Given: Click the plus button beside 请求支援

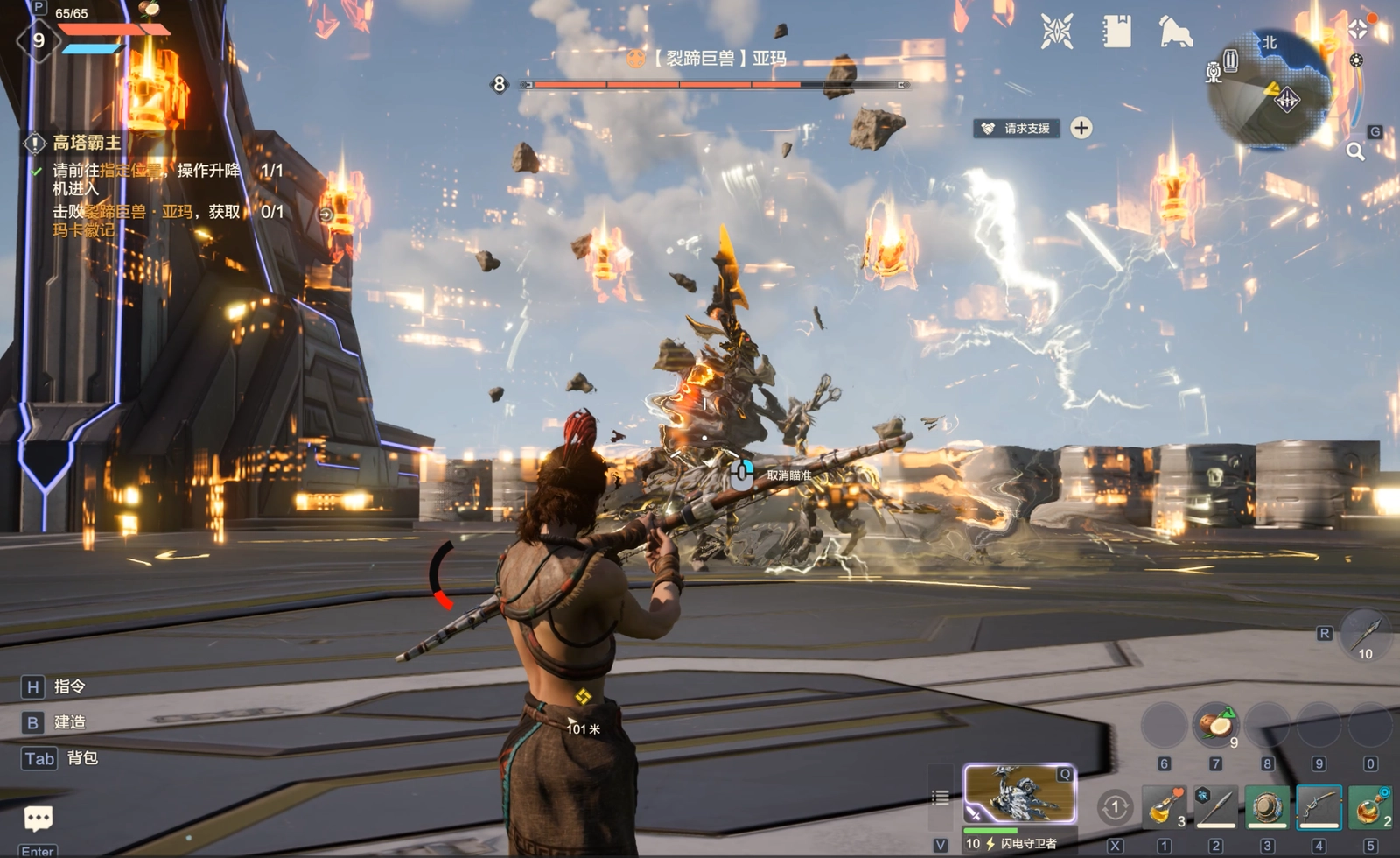Looking at the screenshot, I should 1081,128.
